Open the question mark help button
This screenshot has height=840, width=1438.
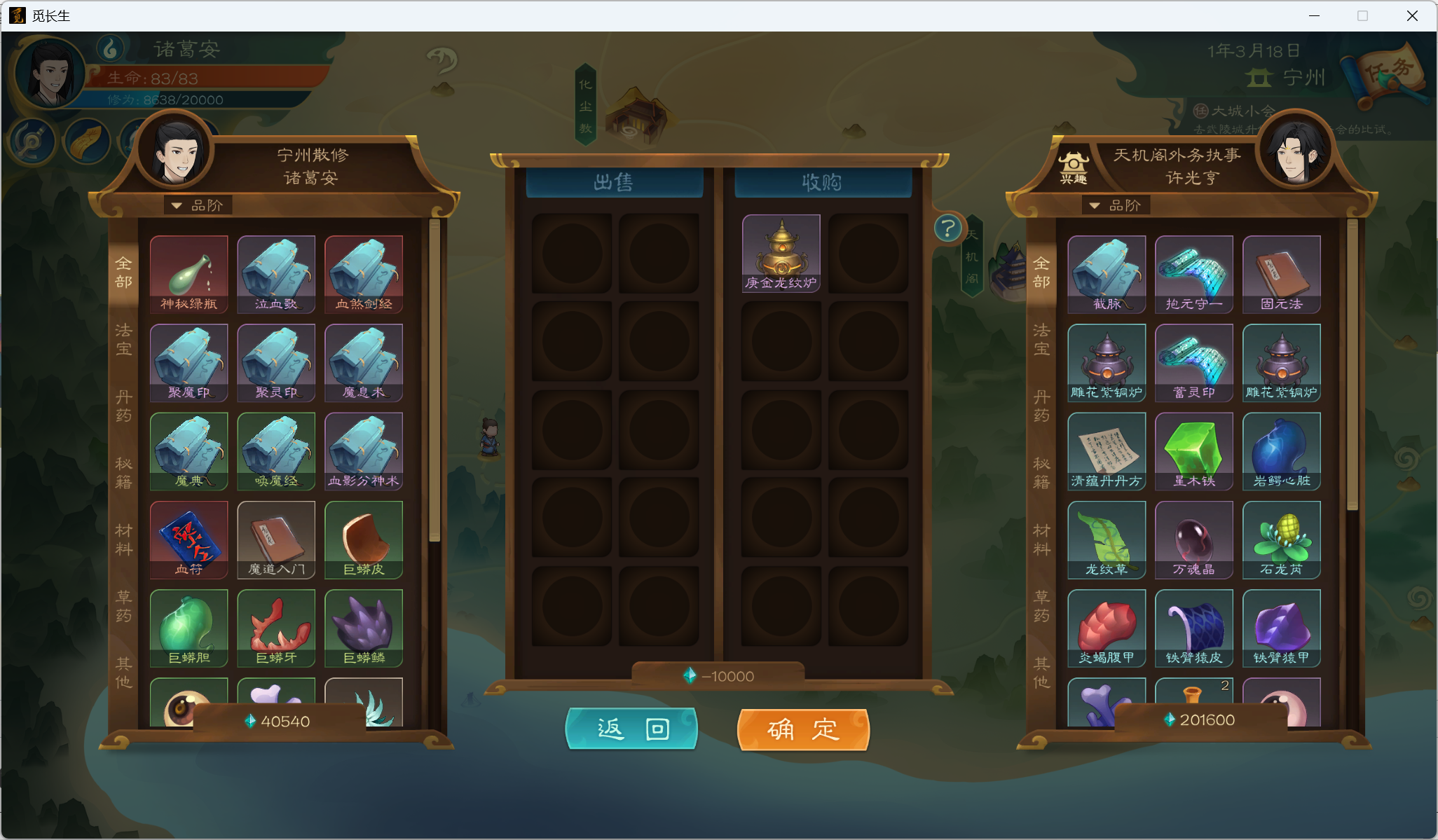[947, 228]
